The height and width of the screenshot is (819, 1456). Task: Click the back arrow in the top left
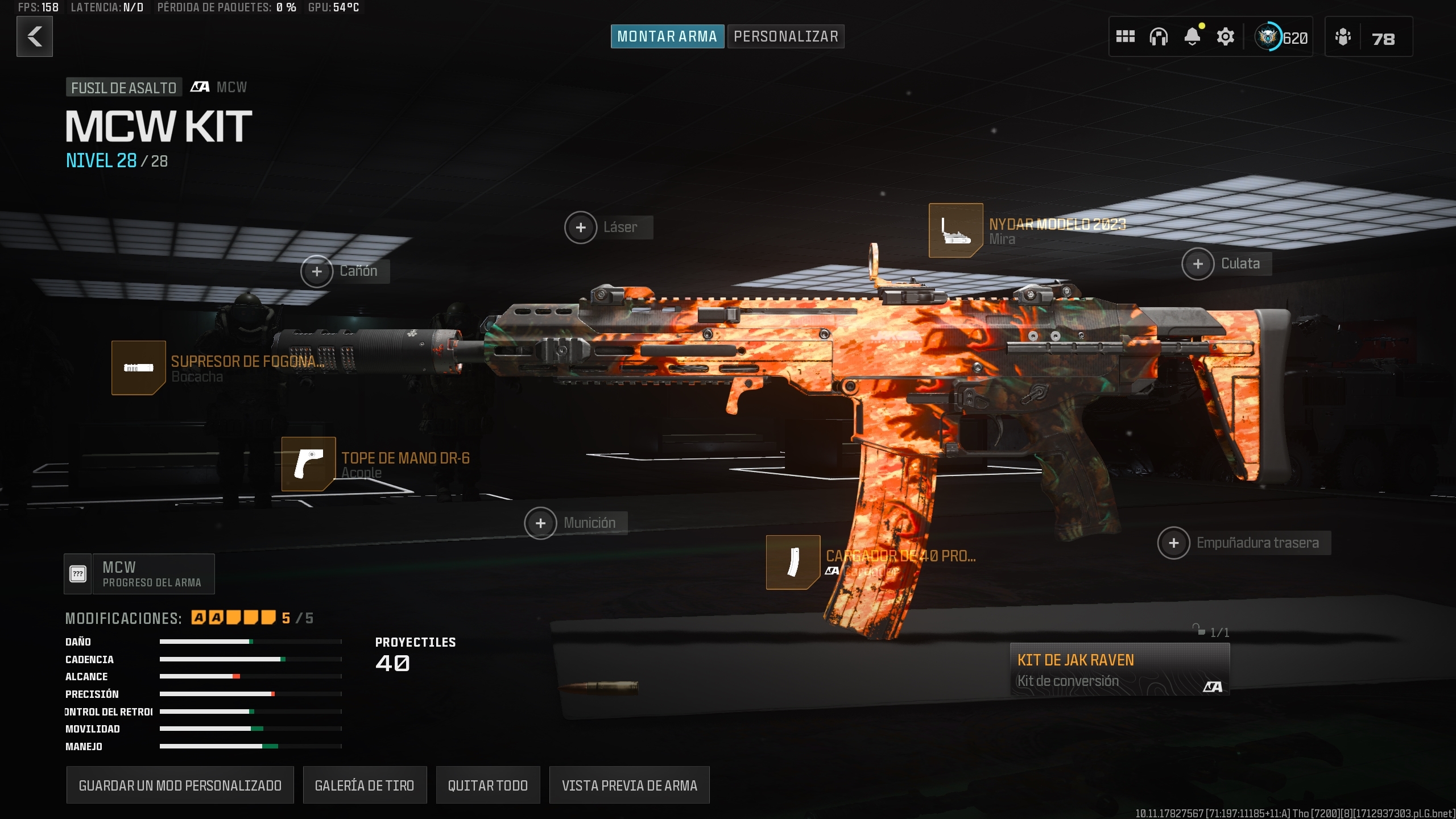click(x=34, y=36)
